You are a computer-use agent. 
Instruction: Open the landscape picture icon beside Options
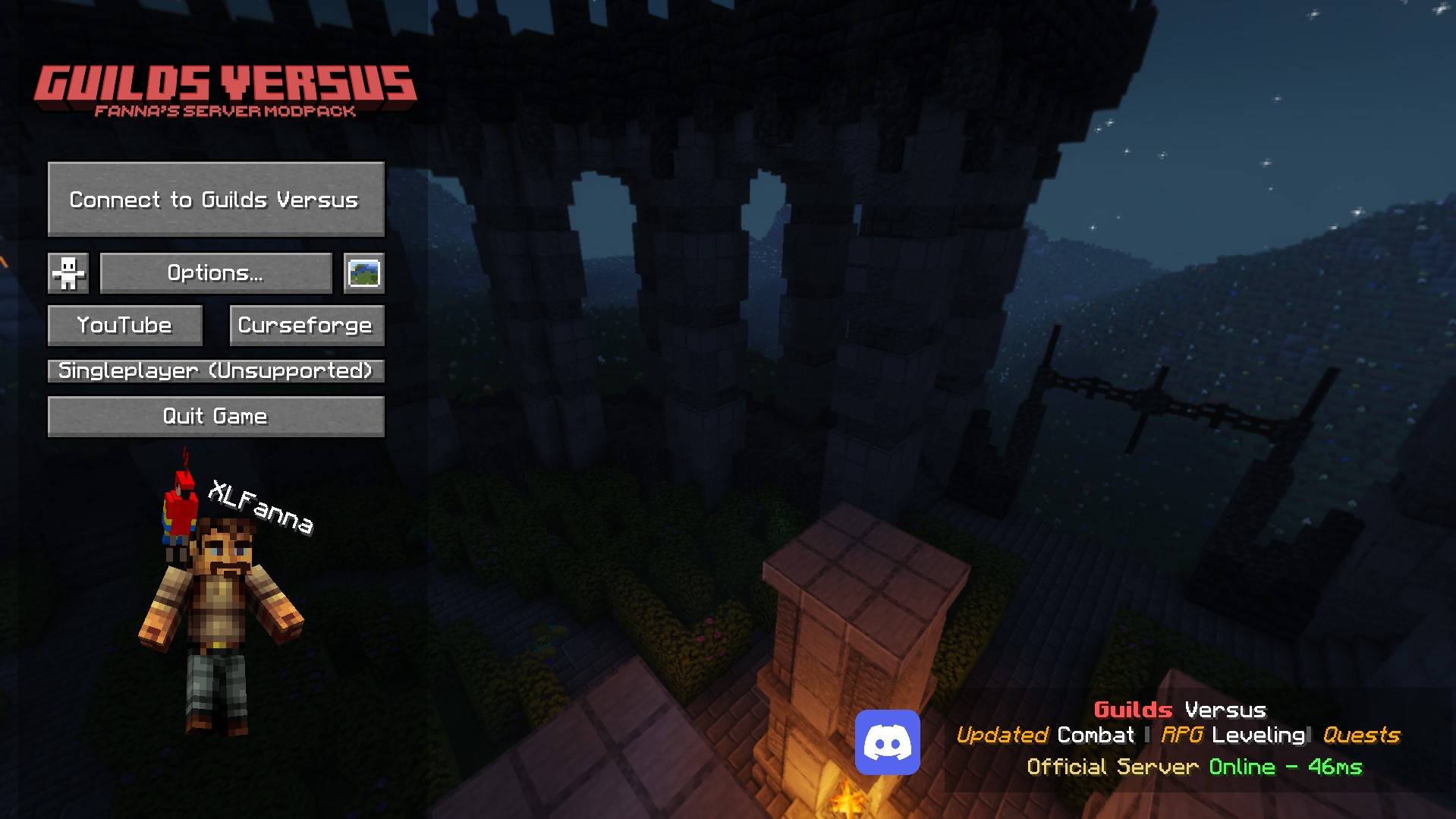click(x=366, y=273)
